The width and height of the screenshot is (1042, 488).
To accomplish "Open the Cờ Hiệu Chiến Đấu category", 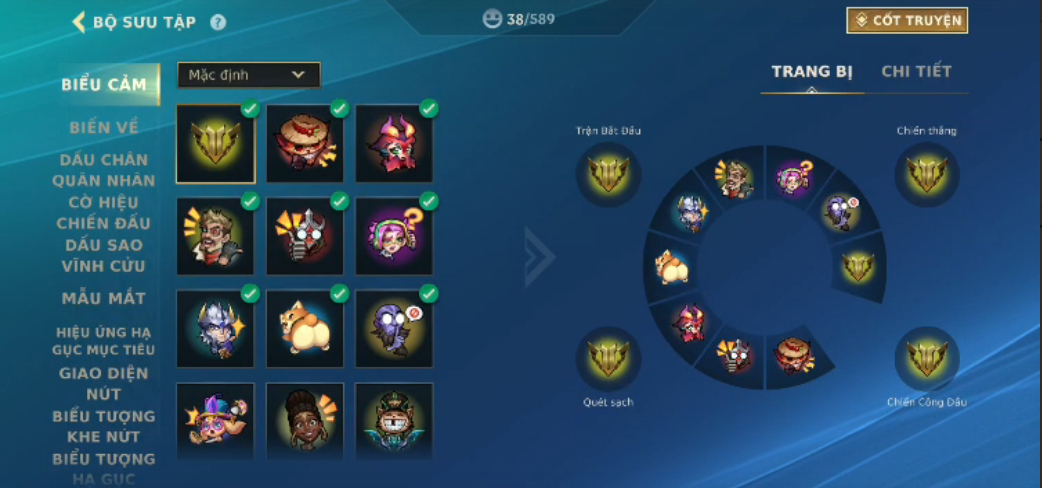I will click(x=104, y=212).
